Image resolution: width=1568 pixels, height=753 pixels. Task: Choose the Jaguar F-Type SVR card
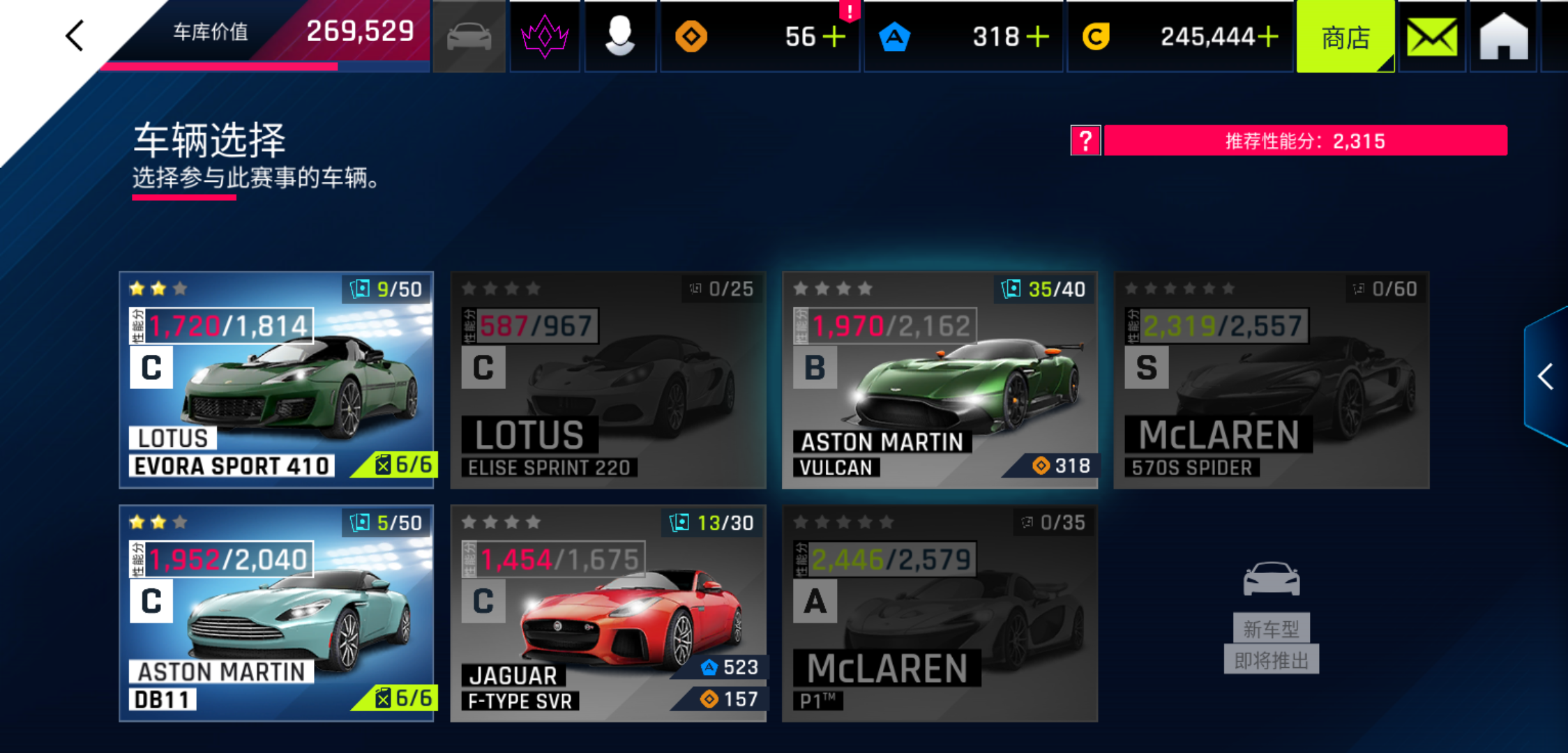[x=608, y=613]
